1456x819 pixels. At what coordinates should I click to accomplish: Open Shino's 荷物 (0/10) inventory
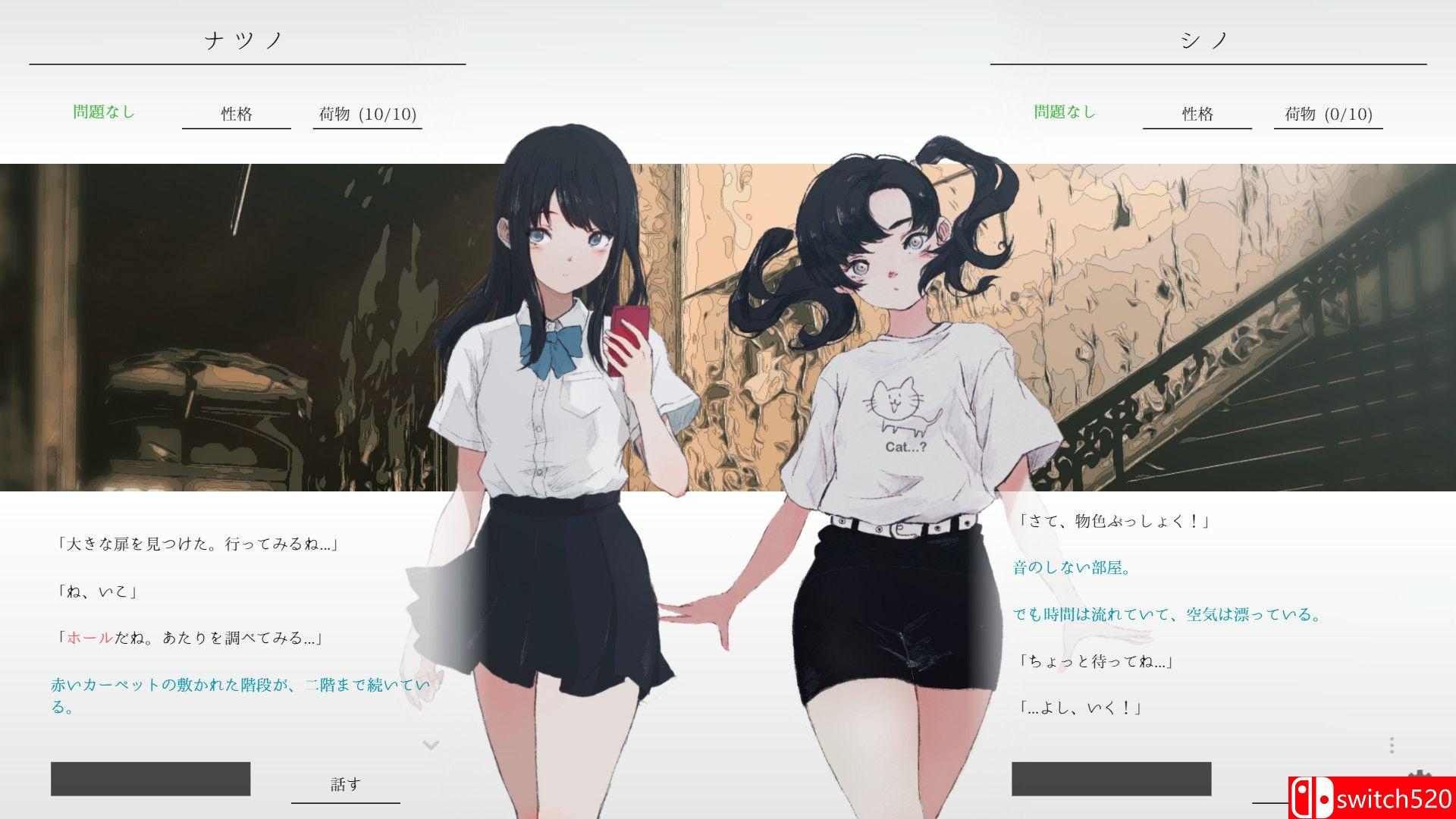pos(1327,114)
